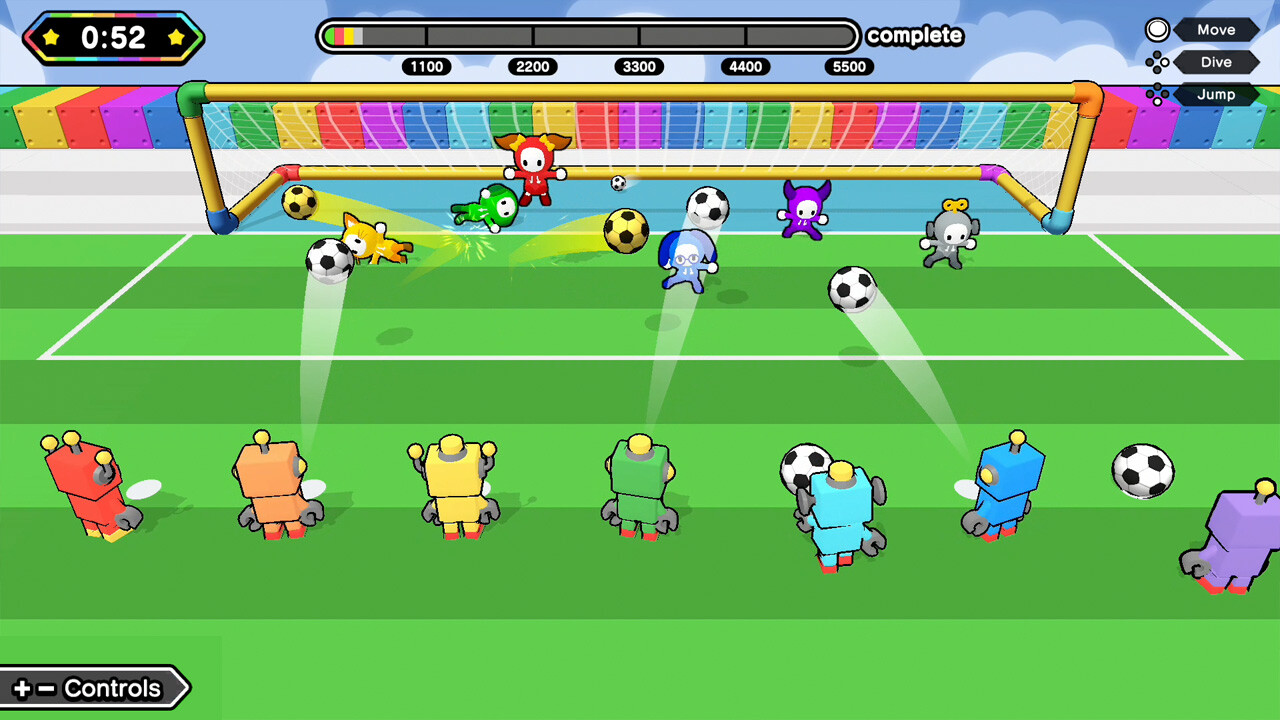Click the score progress bar at the top
The height and width of the screenshot is (720, 1280).
pos(590,36)
